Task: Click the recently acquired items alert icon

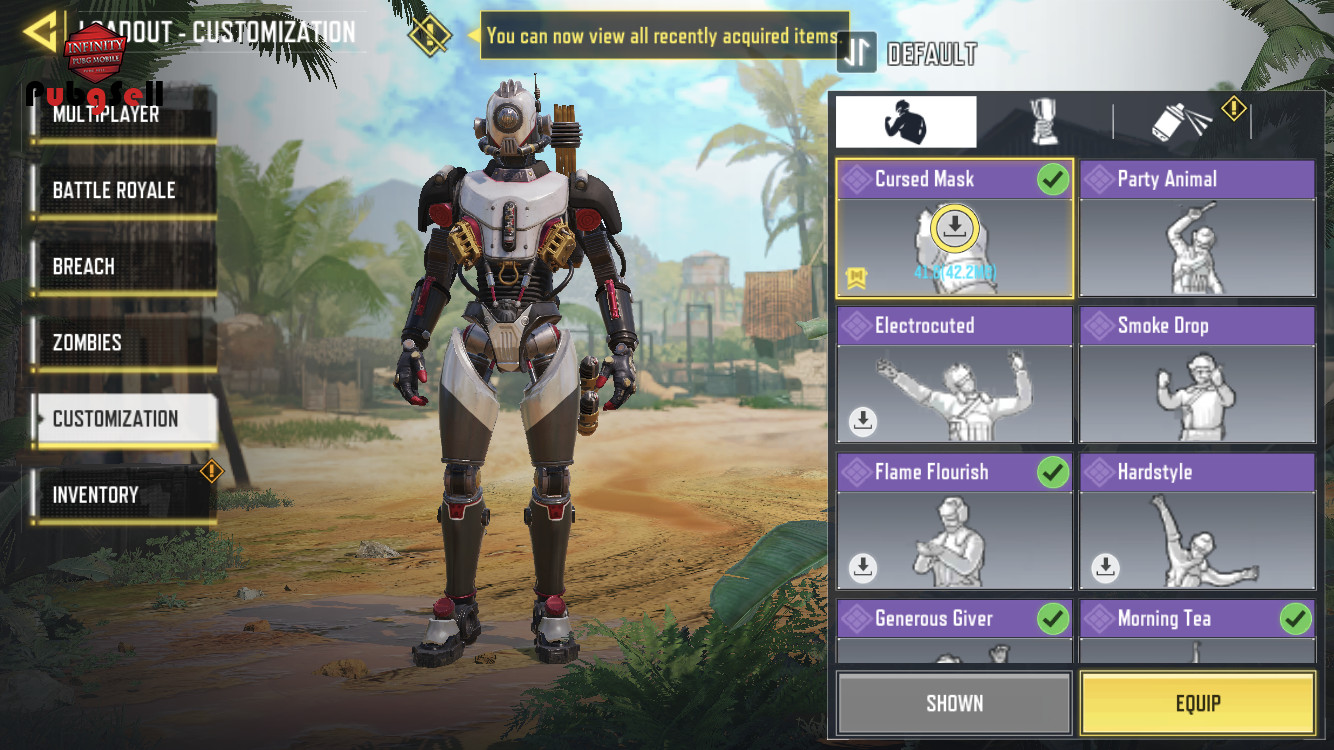Action: pyautogui.click(x=429, y=37)
